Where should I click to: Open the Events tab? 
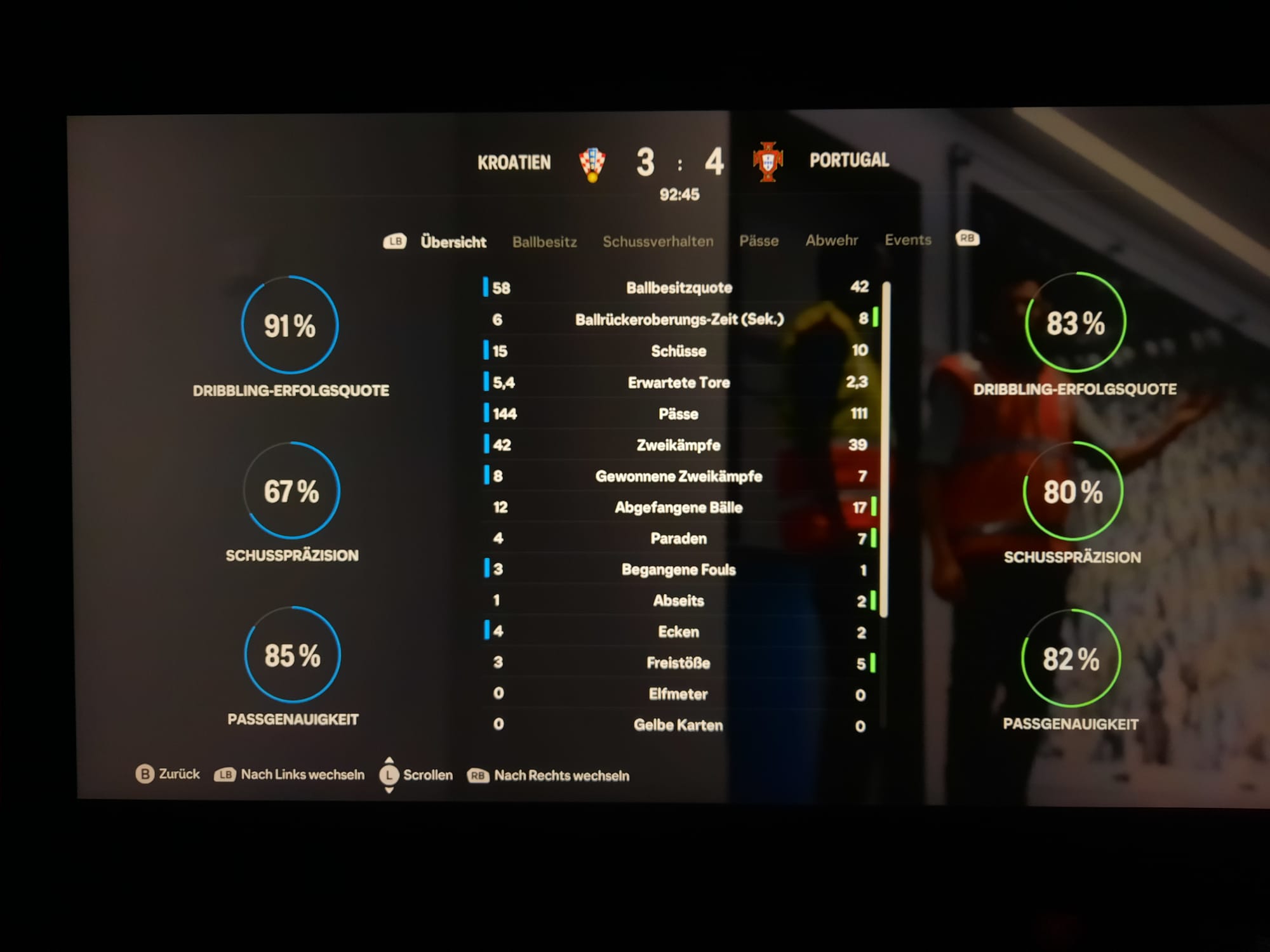(x=908, y=240)
